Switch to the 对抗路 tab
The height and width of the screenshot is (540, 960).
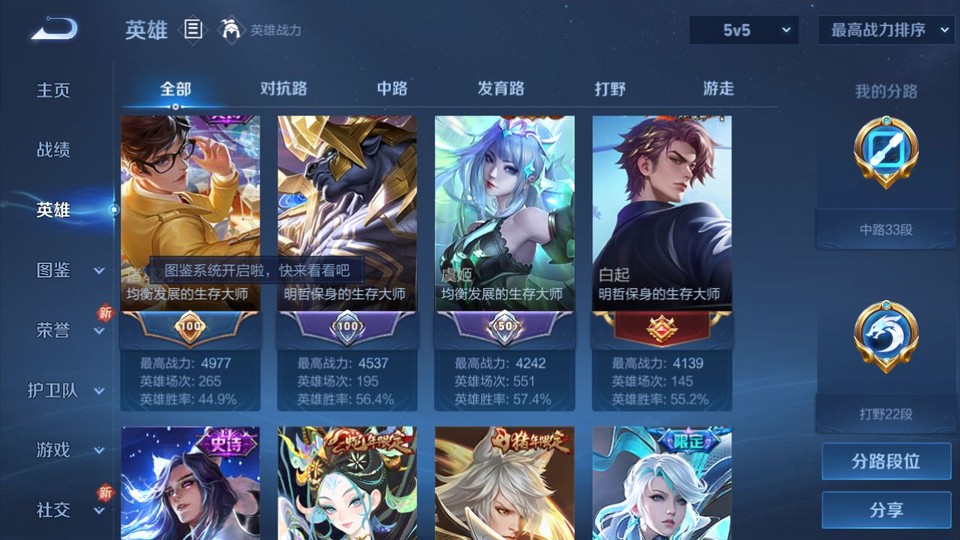(283, 89)
